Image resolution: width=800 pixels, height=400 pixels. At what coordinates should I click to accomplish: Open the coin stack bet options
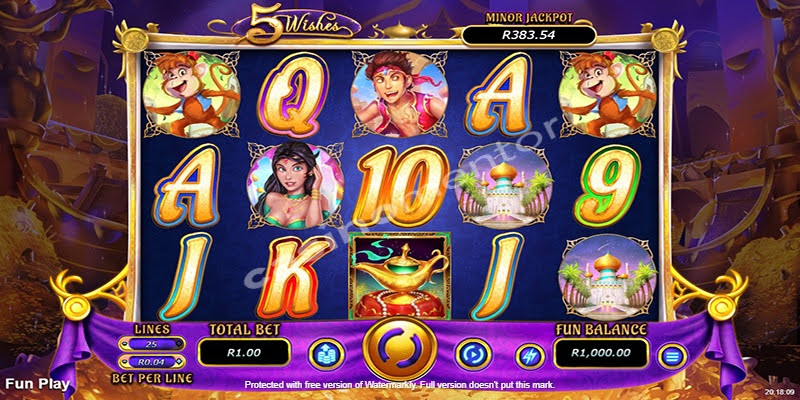(x=325, y=353)
